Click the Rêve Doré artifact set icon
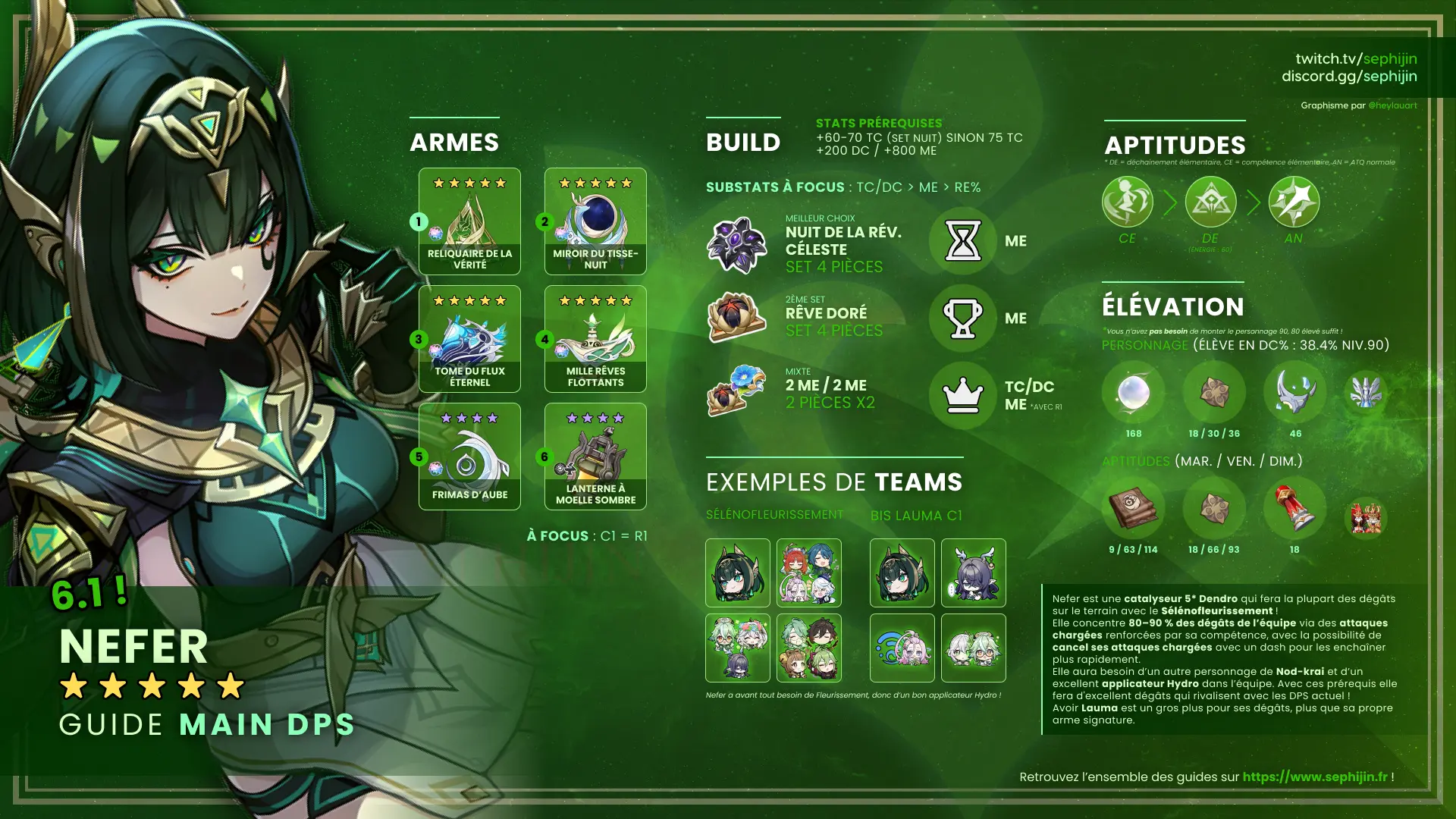The image size is (1456, 819). pos(736,317)
